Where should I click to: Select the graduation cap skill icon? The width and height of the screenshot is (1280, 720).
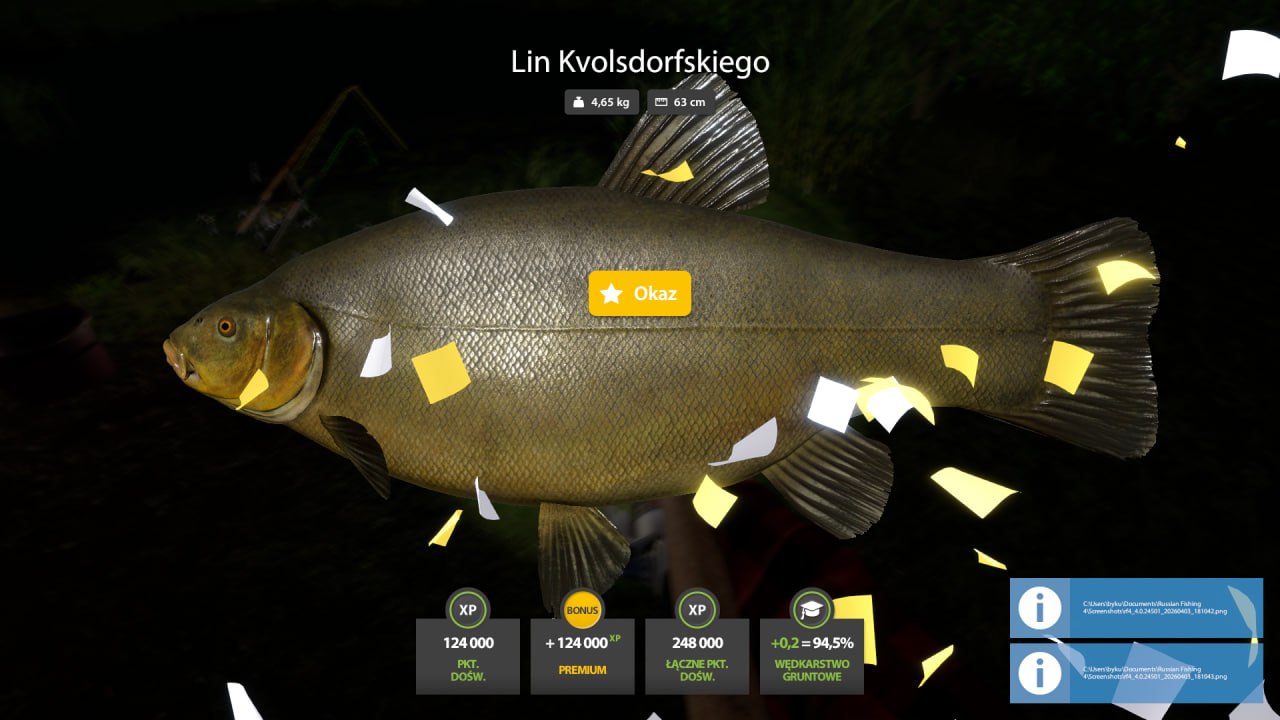[x=812, y=608]
